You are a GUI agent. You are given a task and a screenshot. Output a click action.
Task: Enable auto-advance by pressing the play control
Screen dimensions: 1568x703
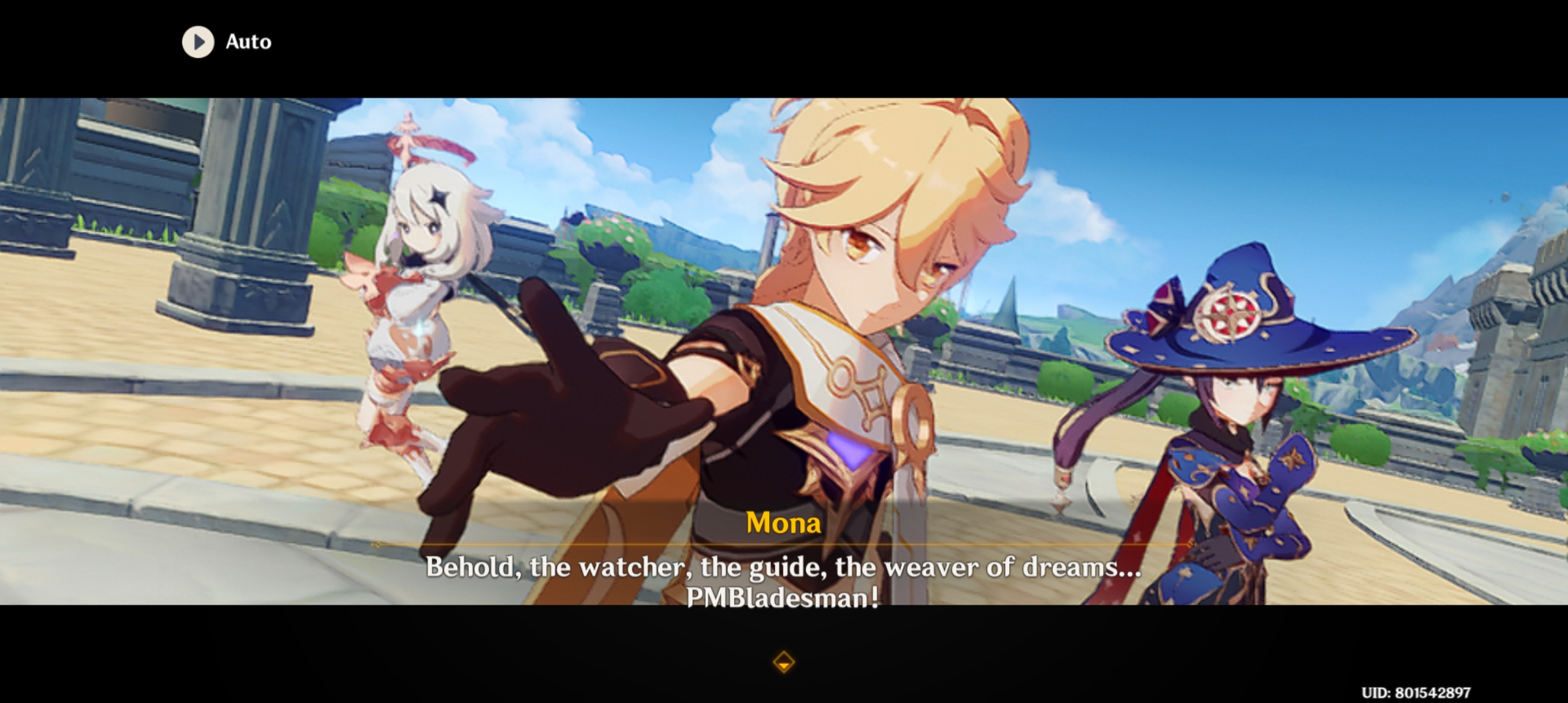(199, 42)
